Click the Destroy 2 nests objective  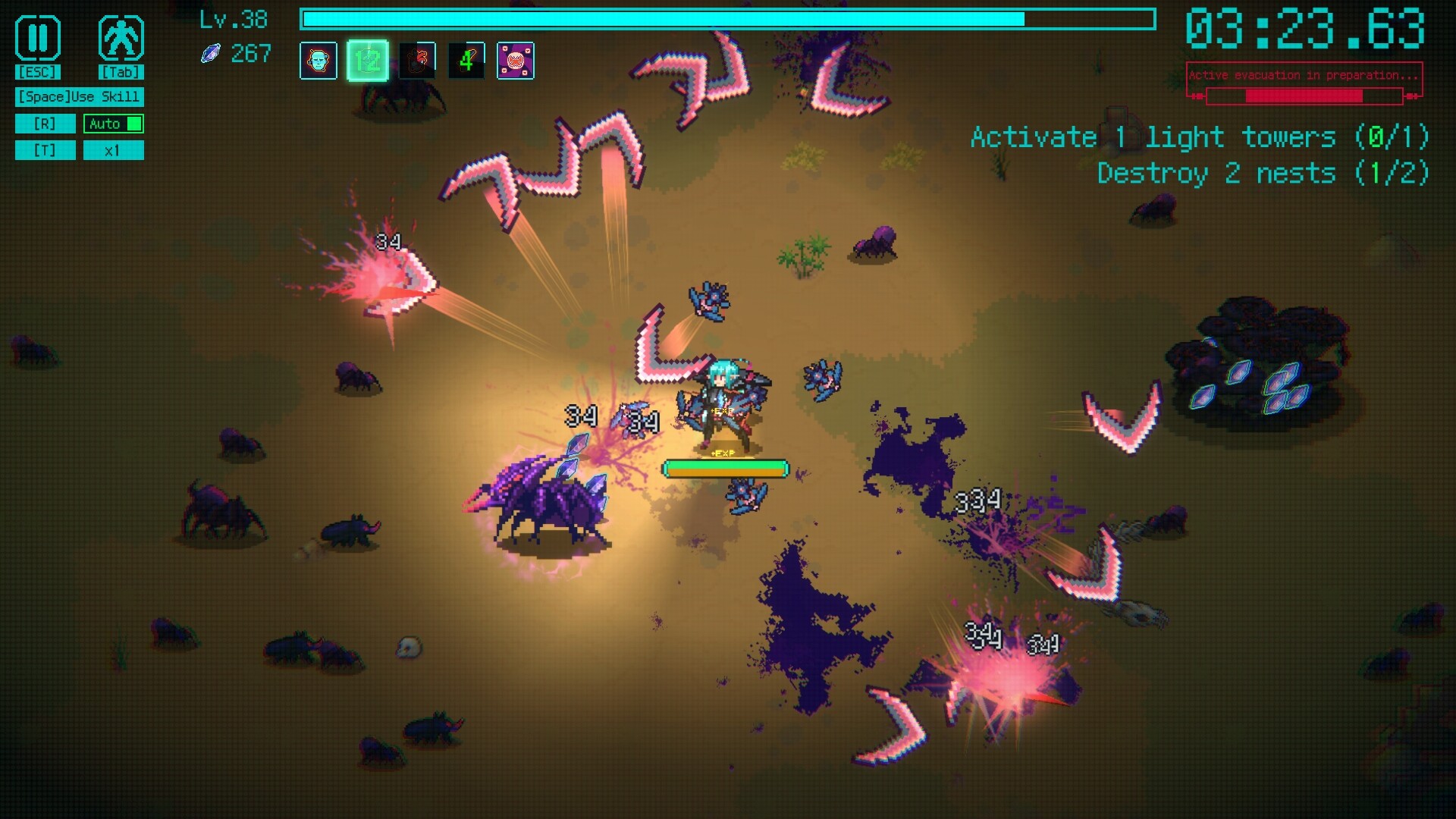[1263, 174]
